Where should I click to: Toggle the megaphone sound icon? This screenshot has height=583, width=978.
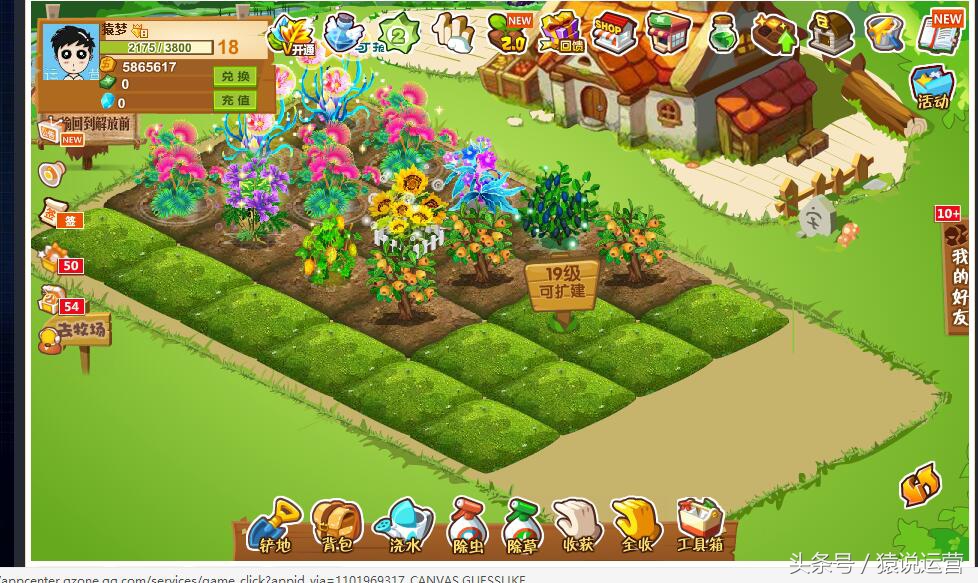click(51, 174)
